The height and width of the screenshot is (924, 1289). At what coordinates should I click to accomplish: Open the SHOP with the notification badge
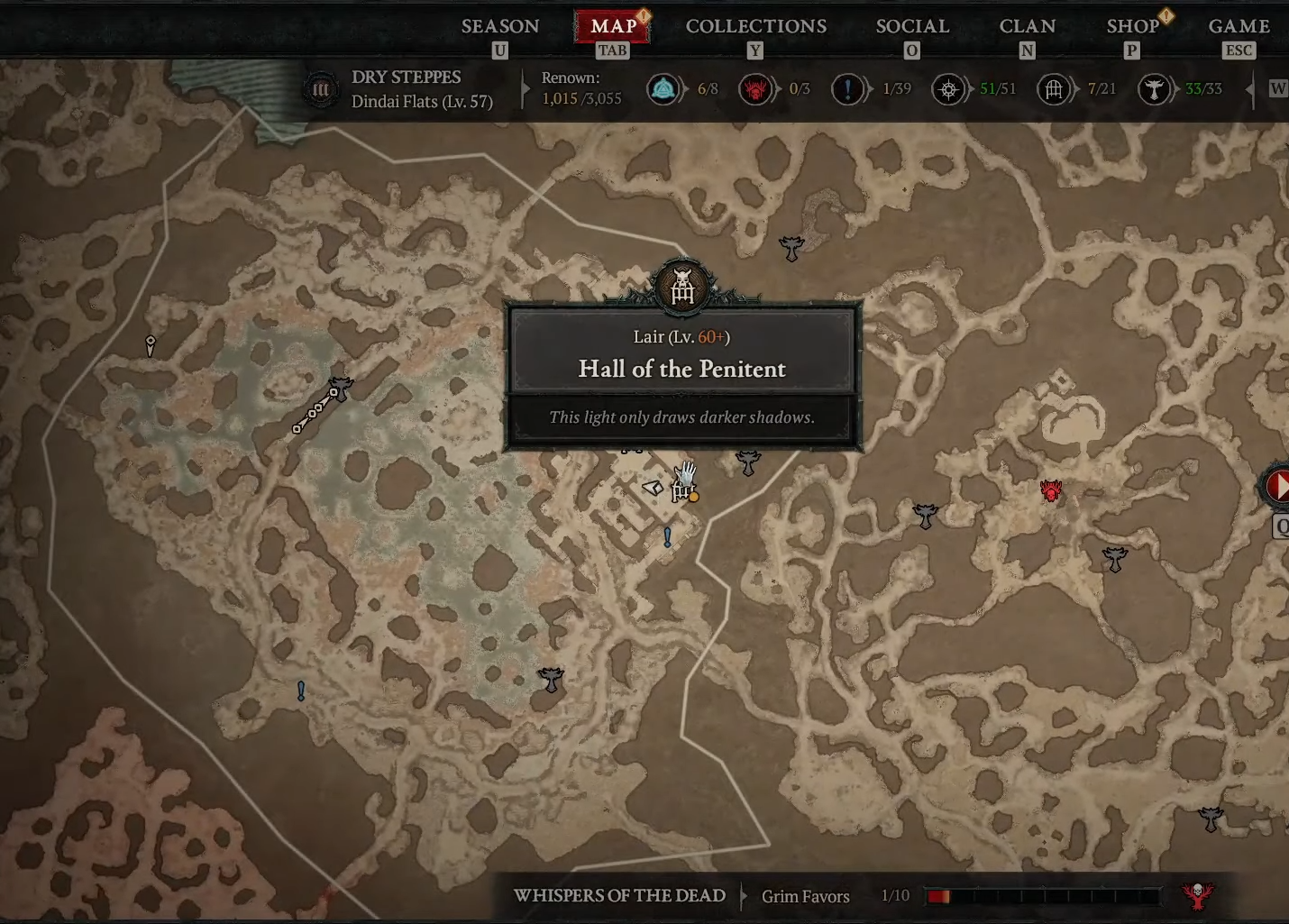pos(1132,26)
